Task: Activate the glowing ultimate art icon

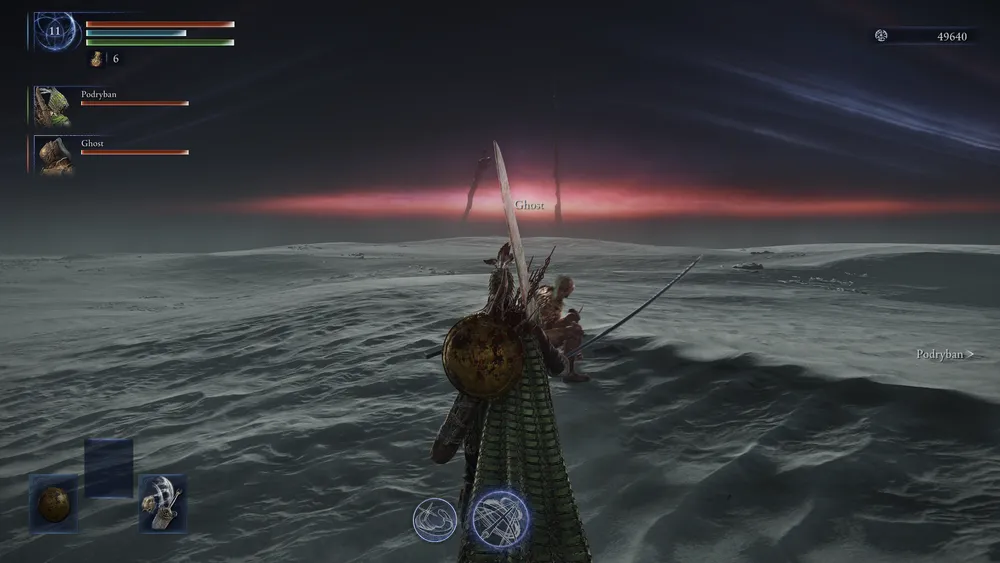Action: [x=500, y=519]
